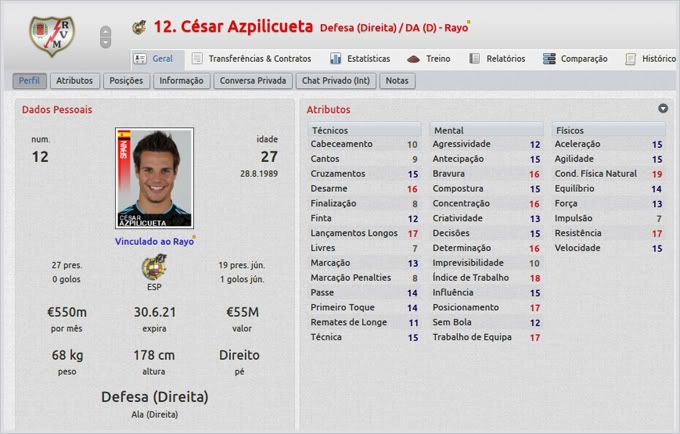Select the Perfil sub-tab
This screenshot has width=680, height=434.
tap(30, 80)
